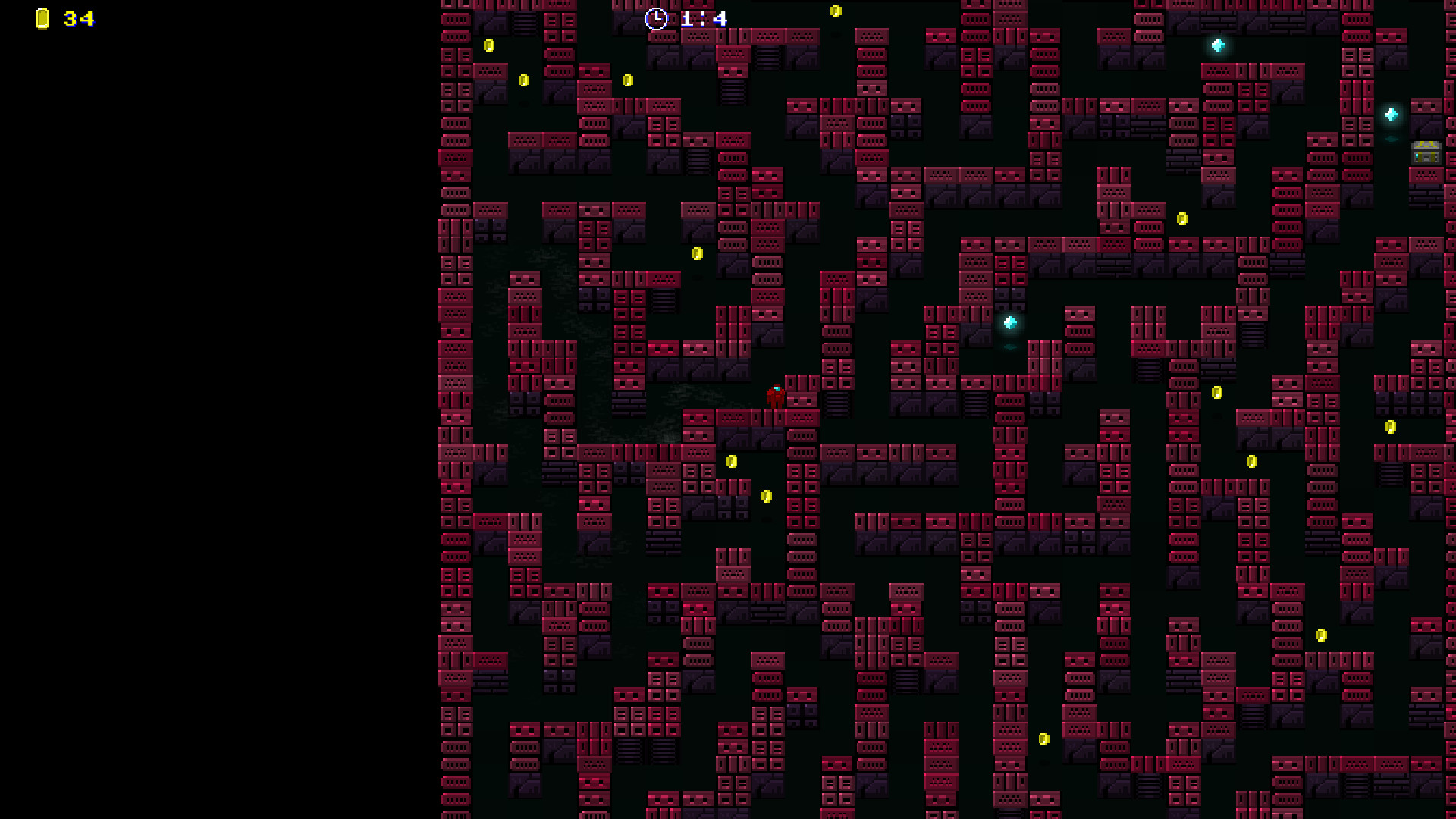Click the coin floating at the very top center
This screenshot has height=819, width=1456.
(x=836, y=11)
